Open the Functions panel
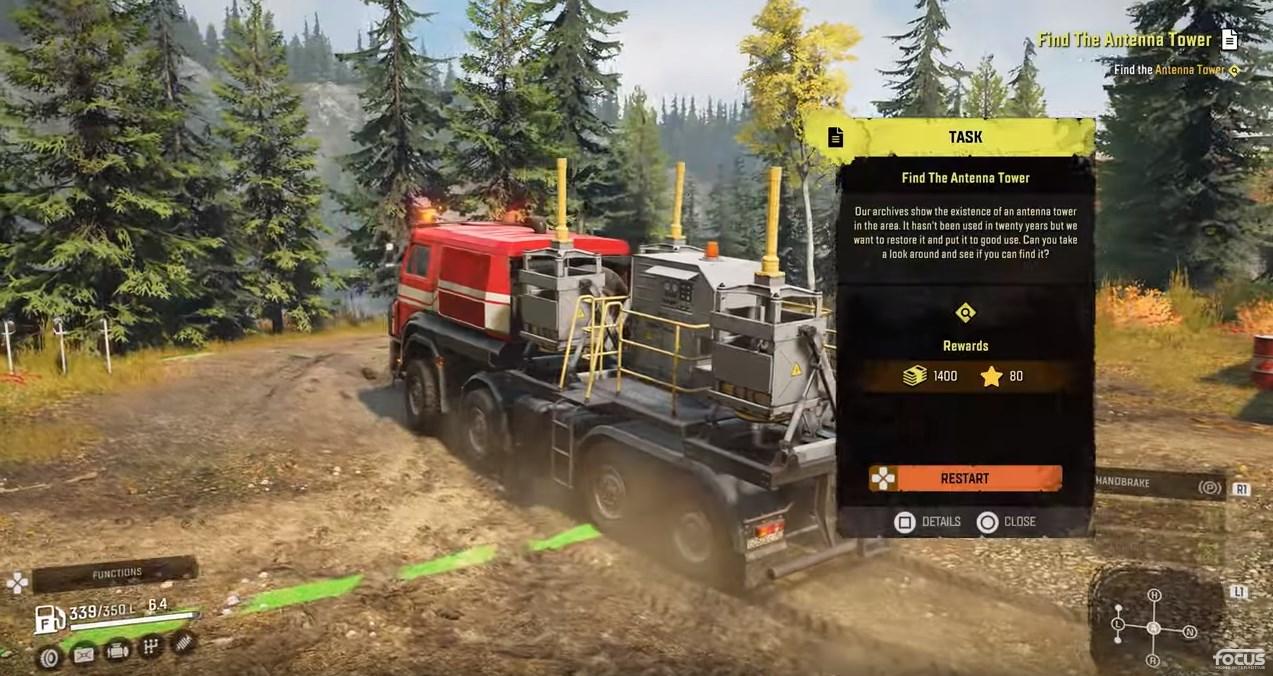The image size is (1273, 676). pos(116,574)
